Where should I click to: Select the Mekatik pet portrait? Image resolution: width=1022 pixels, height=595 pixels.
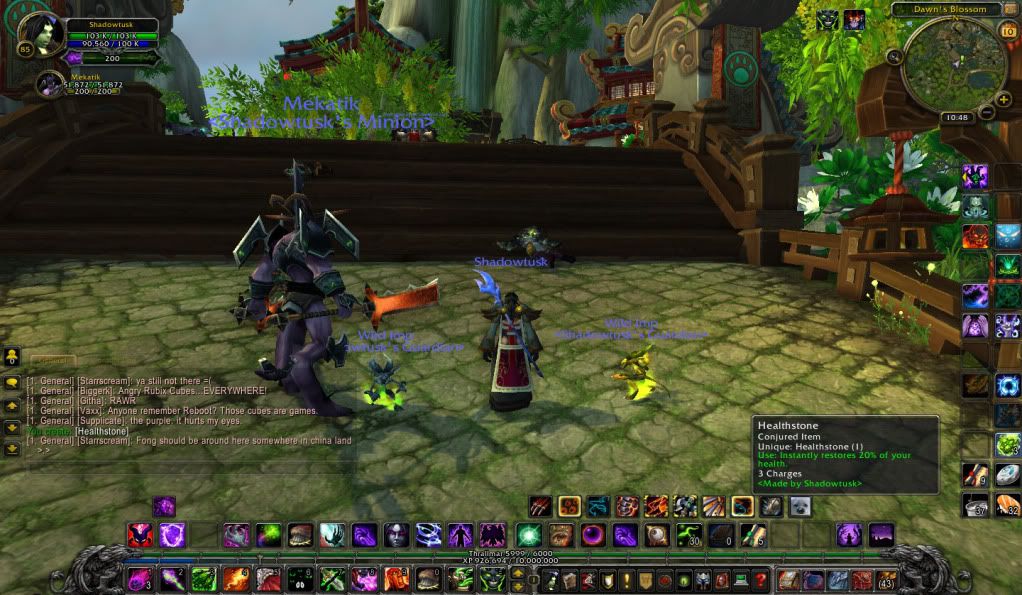click(x=49, y=85)
